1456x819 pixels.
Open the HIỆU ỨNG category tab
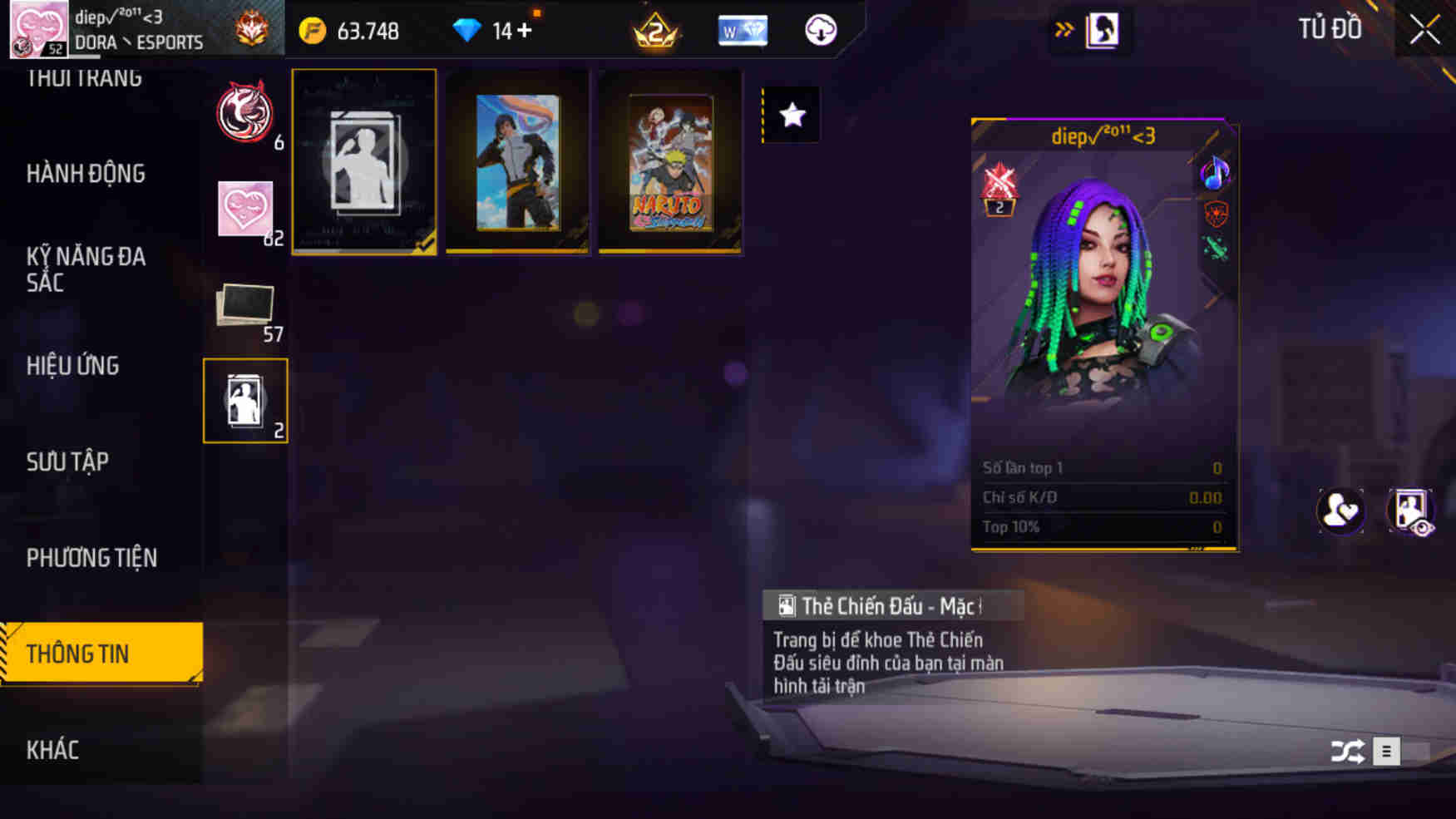[x=73, y=366]
